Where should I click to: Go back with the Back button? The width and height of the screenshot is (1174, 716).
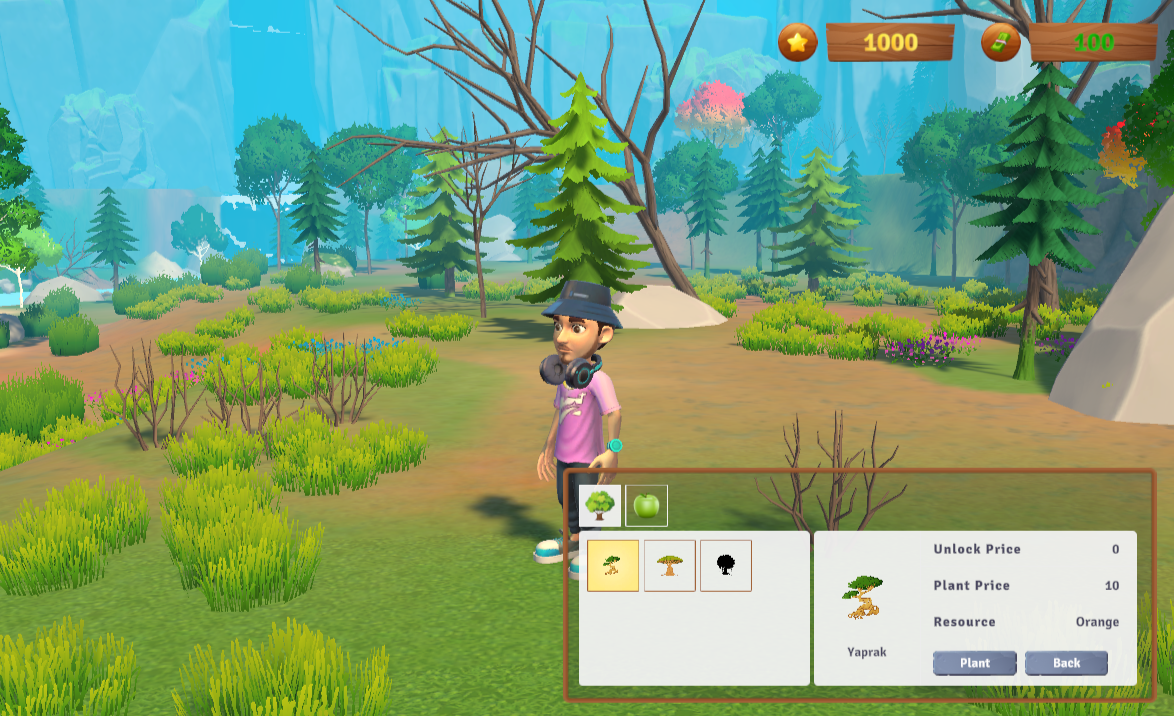tap(1066, 663)
